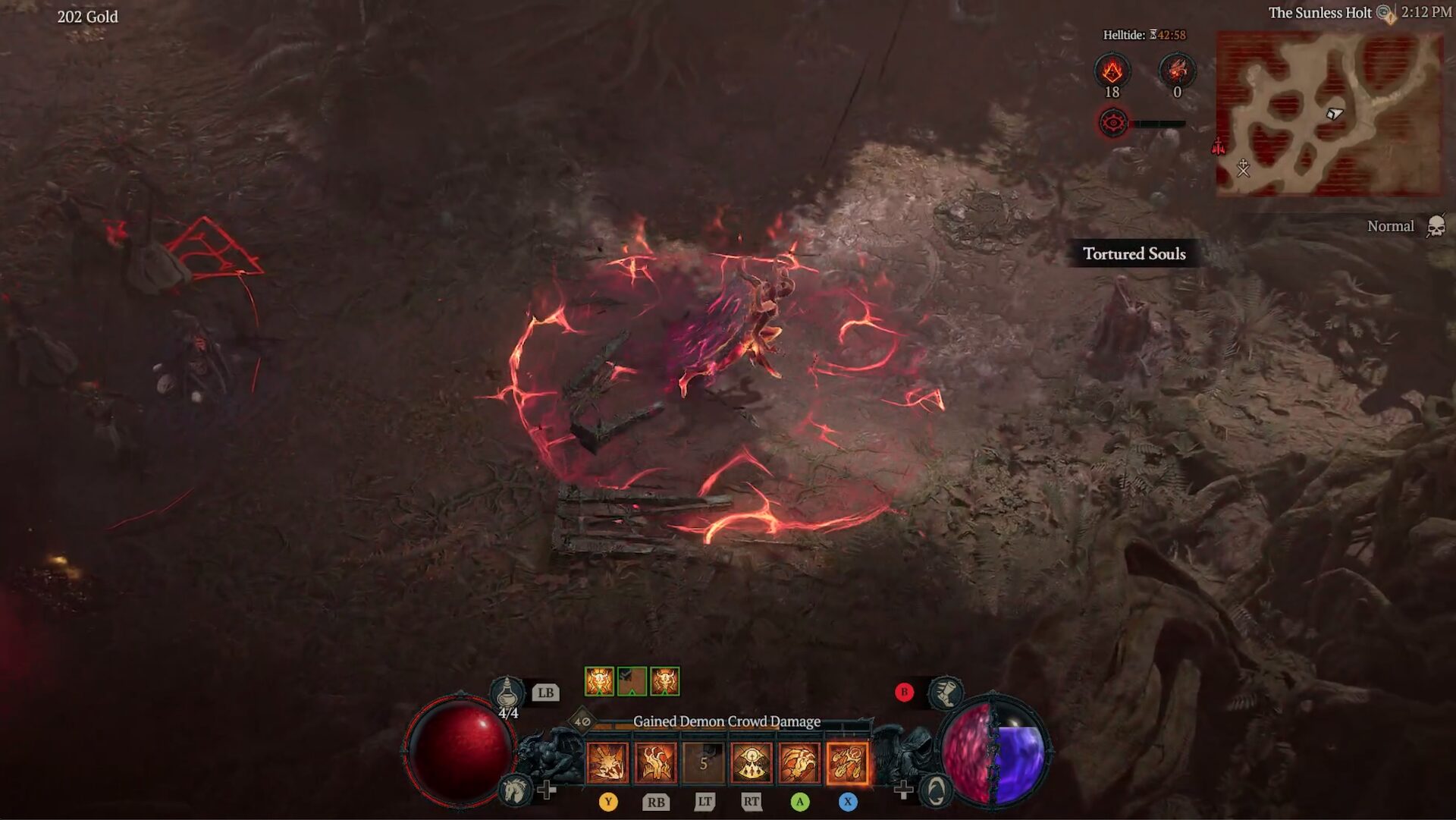Inspect the Helltide threat eye icon

[x=1113, y=123]
